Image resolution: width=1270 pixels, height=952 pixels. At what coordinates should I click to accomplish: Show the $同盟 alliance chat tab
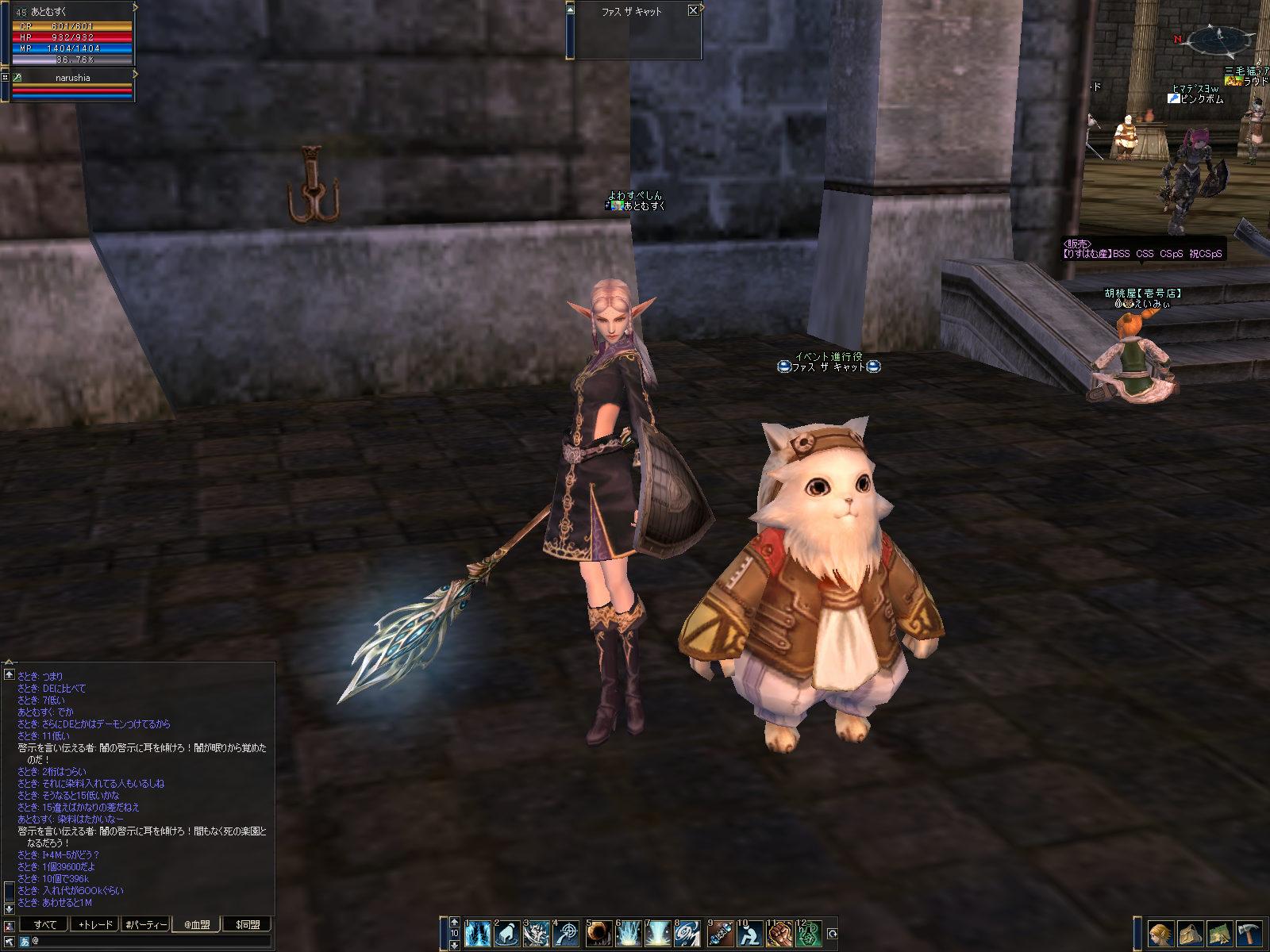click(x=248, y=924)
